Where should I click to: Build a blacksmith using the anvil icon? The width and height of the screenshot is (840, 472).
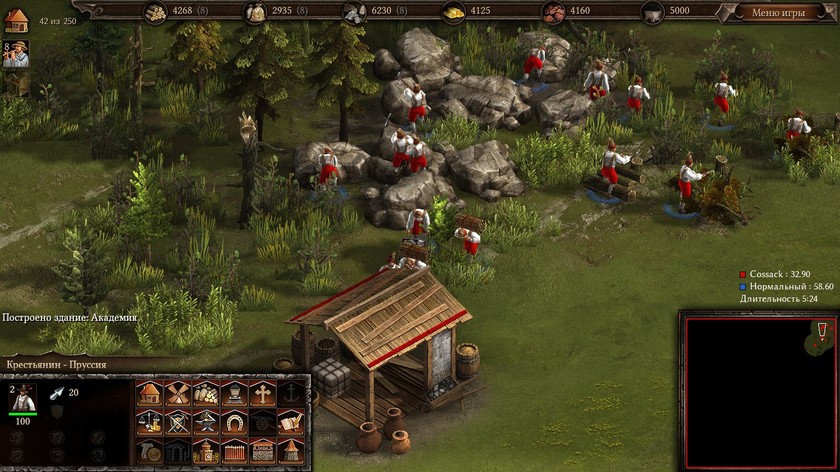coord(206,422)
